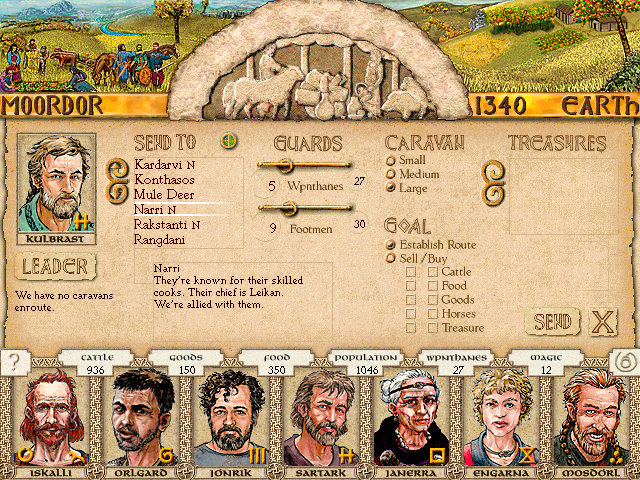This screenshot has height=480, width=640.
Task: Click the Send button
Action: (551, 322)
